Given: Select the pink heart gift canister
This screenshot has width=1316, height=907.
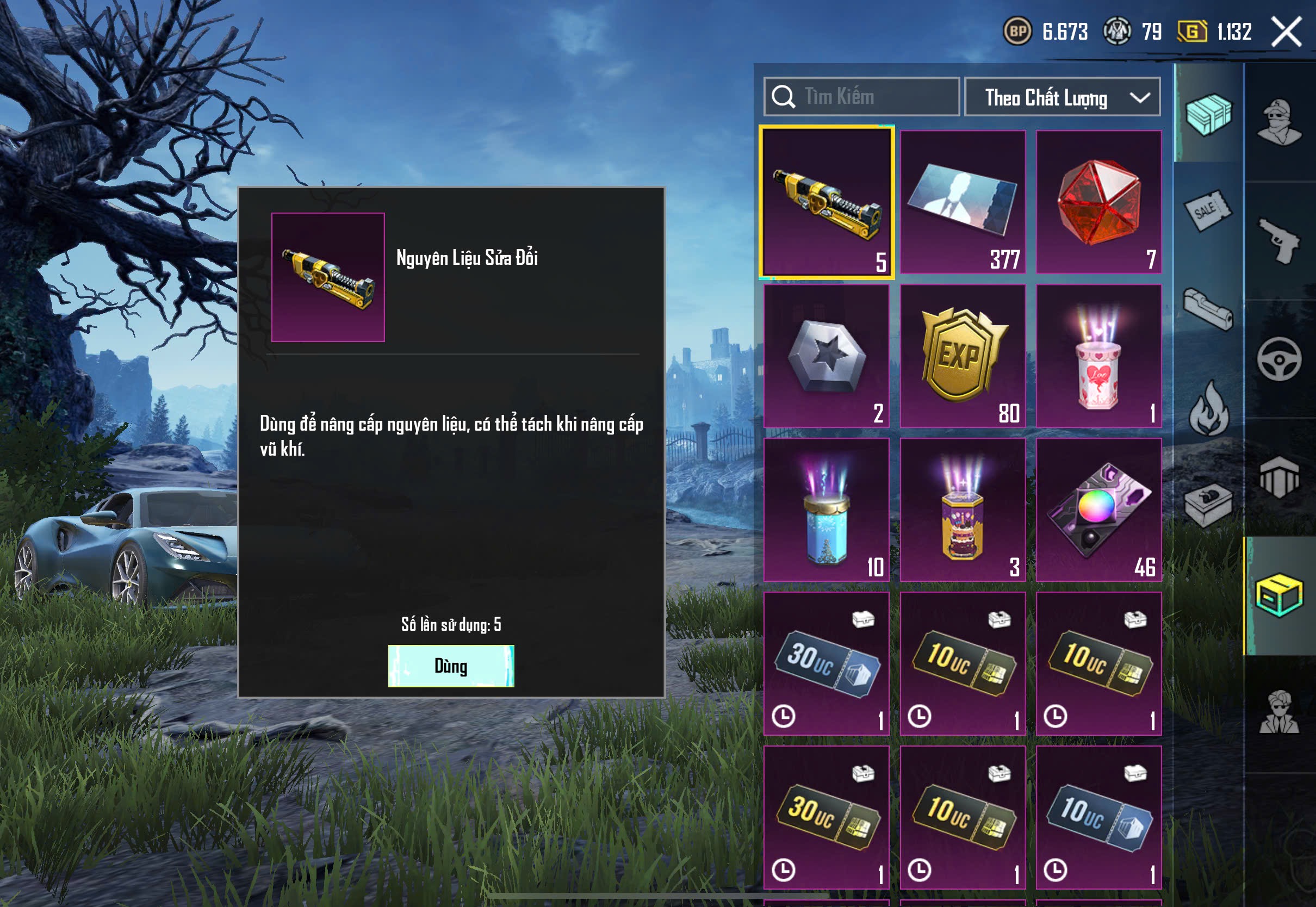Looking at the screenshot, I should 1098,356.
